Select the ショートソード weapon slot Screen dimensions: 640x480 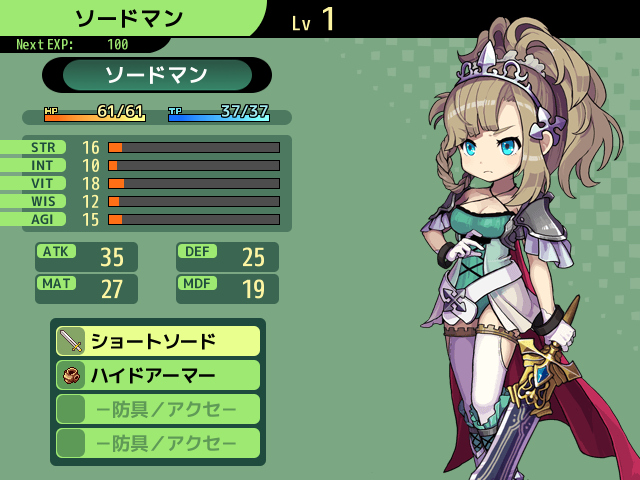coord(158,341)
